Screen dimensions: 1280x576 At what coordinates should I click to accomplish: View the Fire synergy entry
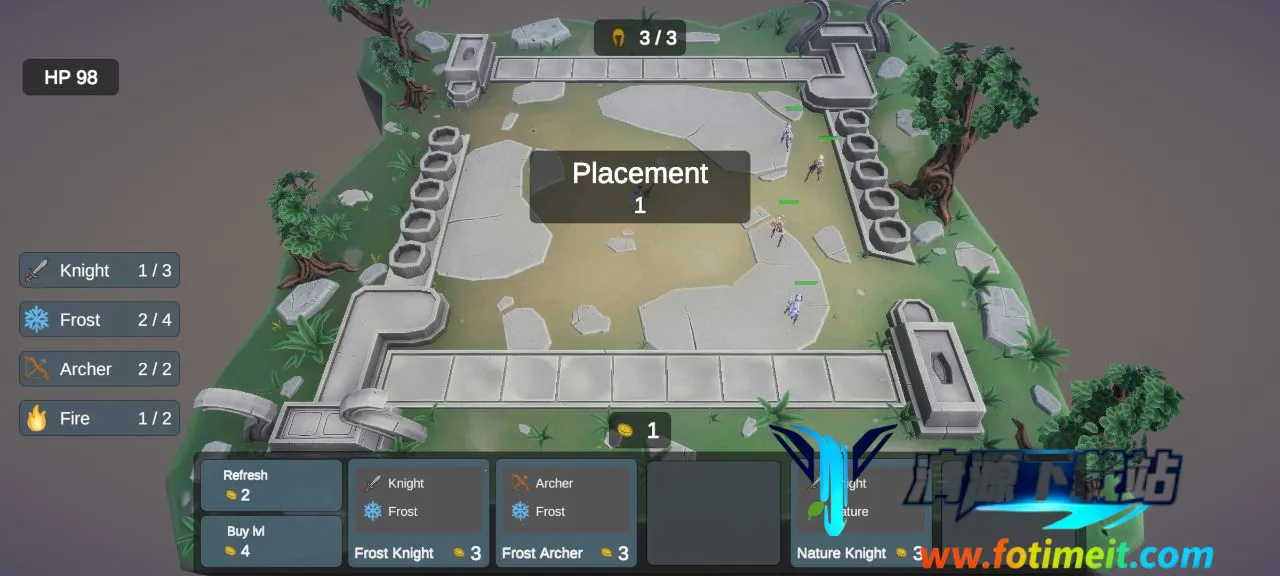tap(99, 418)
